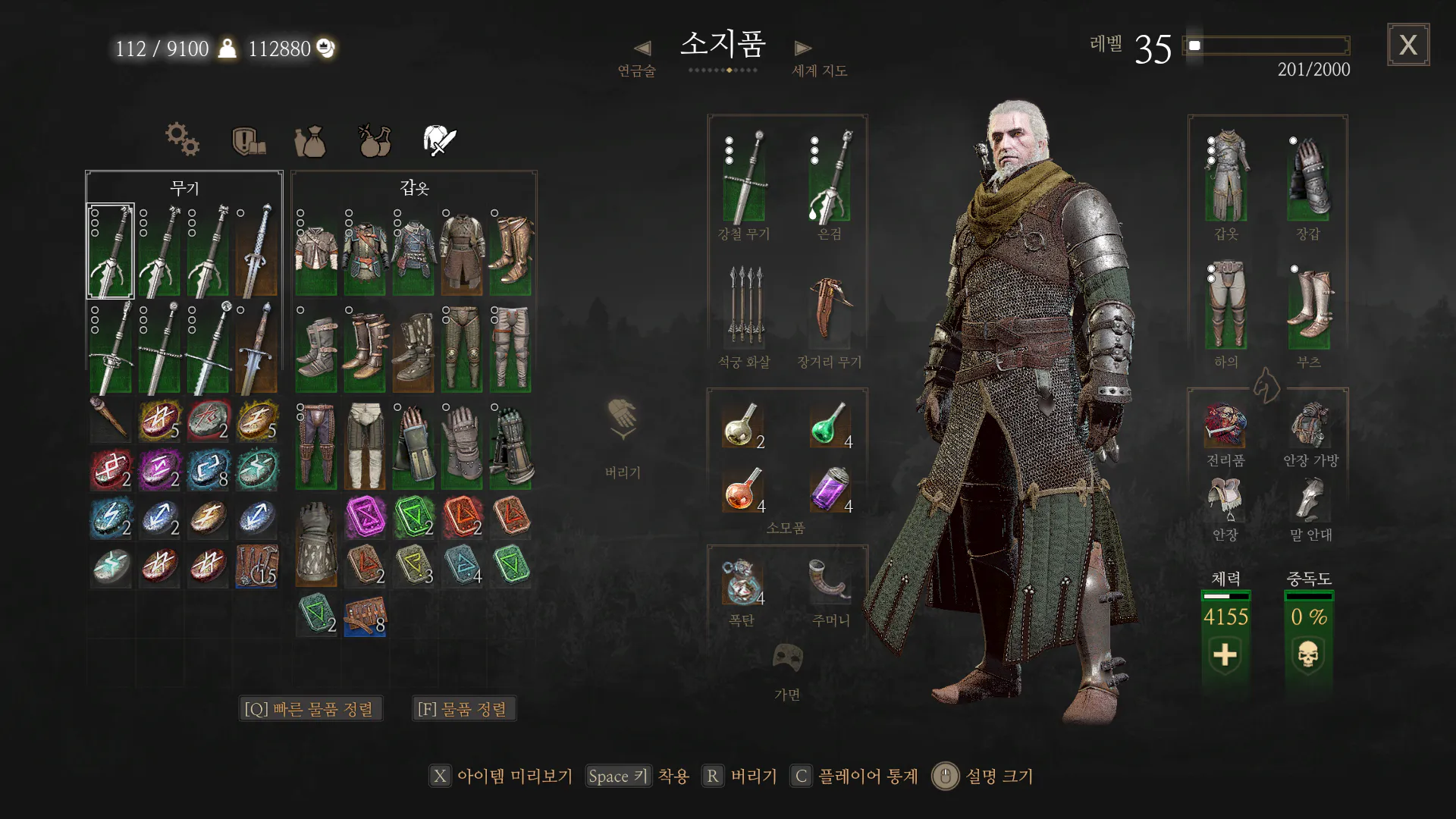The height and width of the screenshot is (819, 1456).
Task: Choose the equipped boots slot
Action: (x=1310, y=306)
